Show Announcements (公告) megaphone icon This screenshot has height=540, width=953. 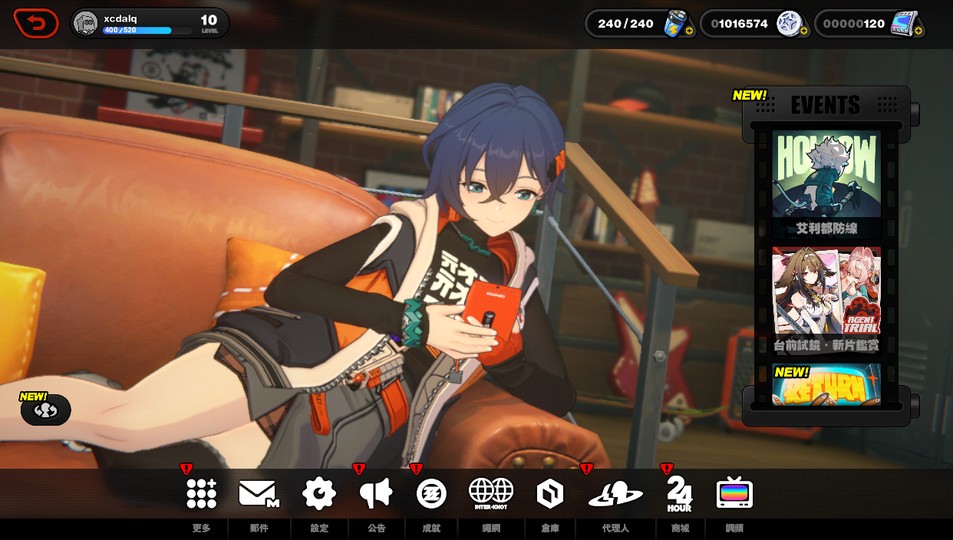point(376,493)
